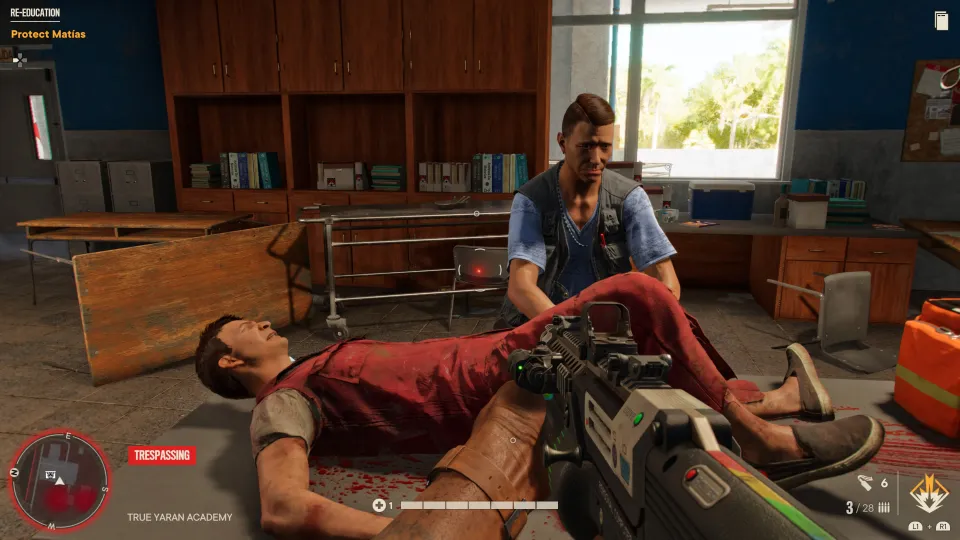
Task: Use the healing icon beside the health bar
Action: [x=379, y=505]
